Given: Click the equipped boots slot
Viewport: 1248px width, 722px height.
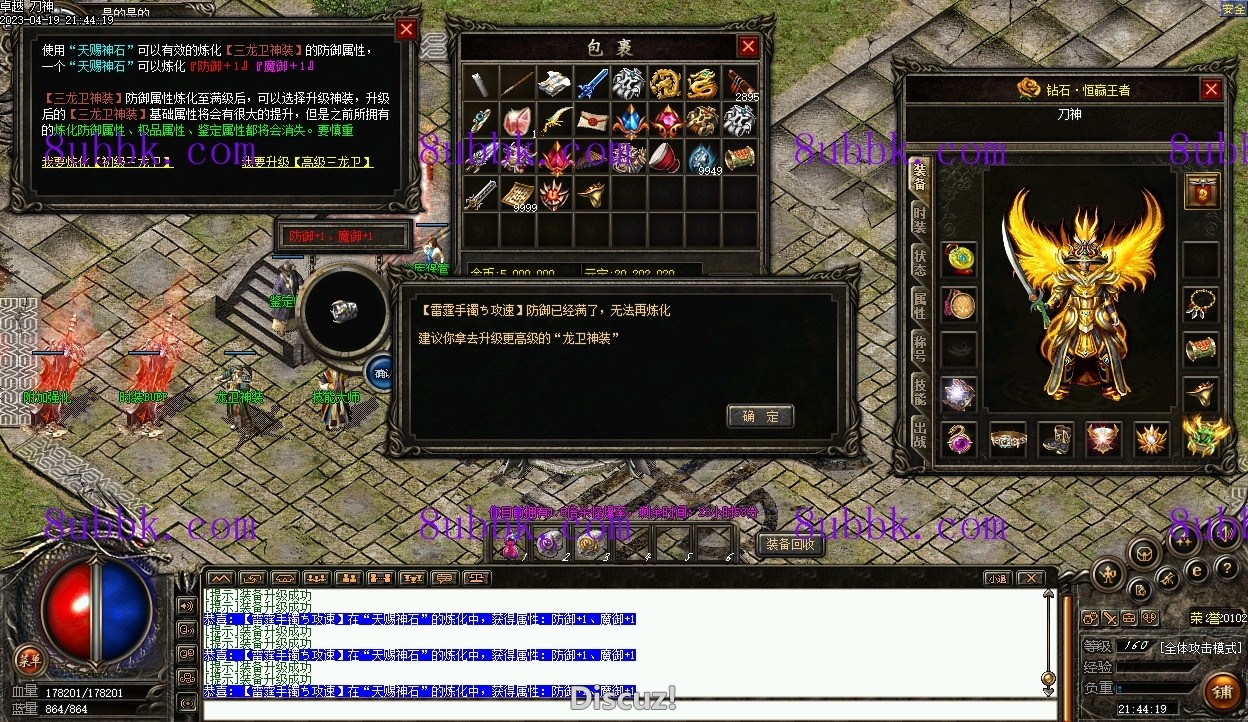Looking at the screenshot, I should coord(1055,438).
